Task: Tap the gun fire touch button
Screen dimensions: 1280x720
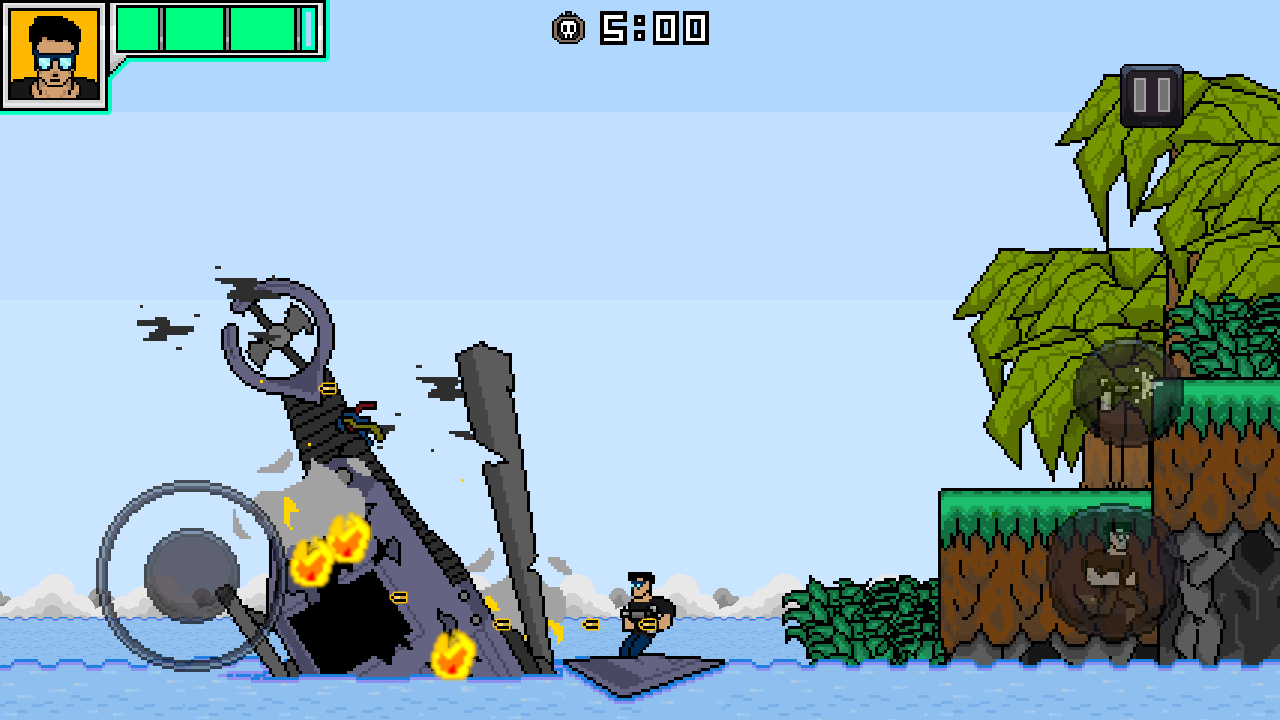Action: [1127, 392]
